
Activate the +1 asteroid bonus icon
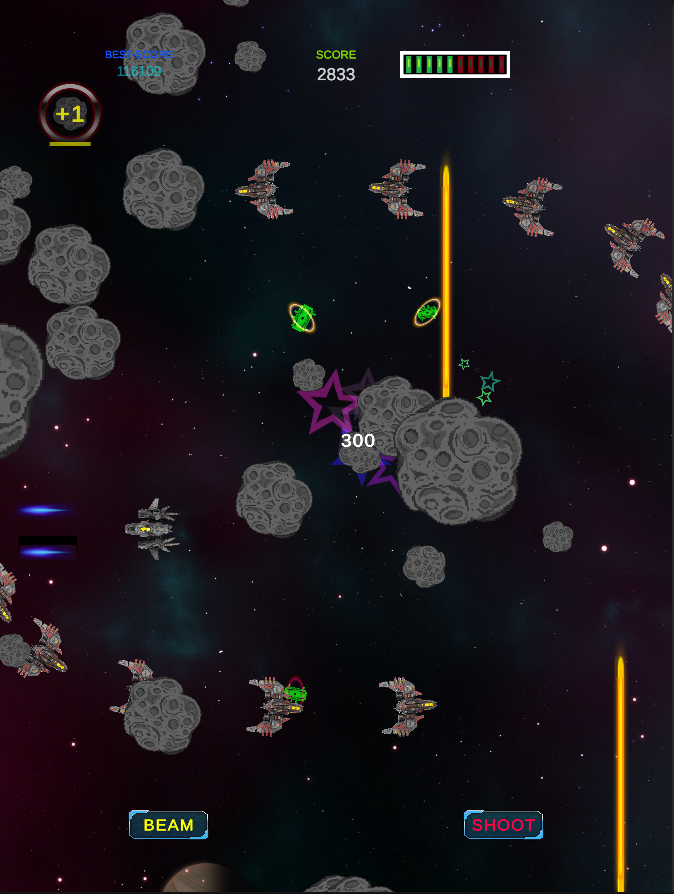tap(70, 114)
